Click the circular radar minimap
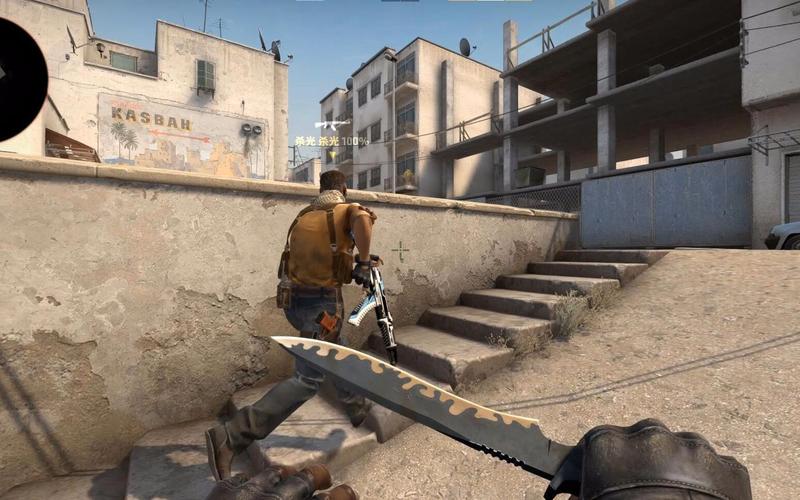 pyautogui.click(x=17, y=78)
